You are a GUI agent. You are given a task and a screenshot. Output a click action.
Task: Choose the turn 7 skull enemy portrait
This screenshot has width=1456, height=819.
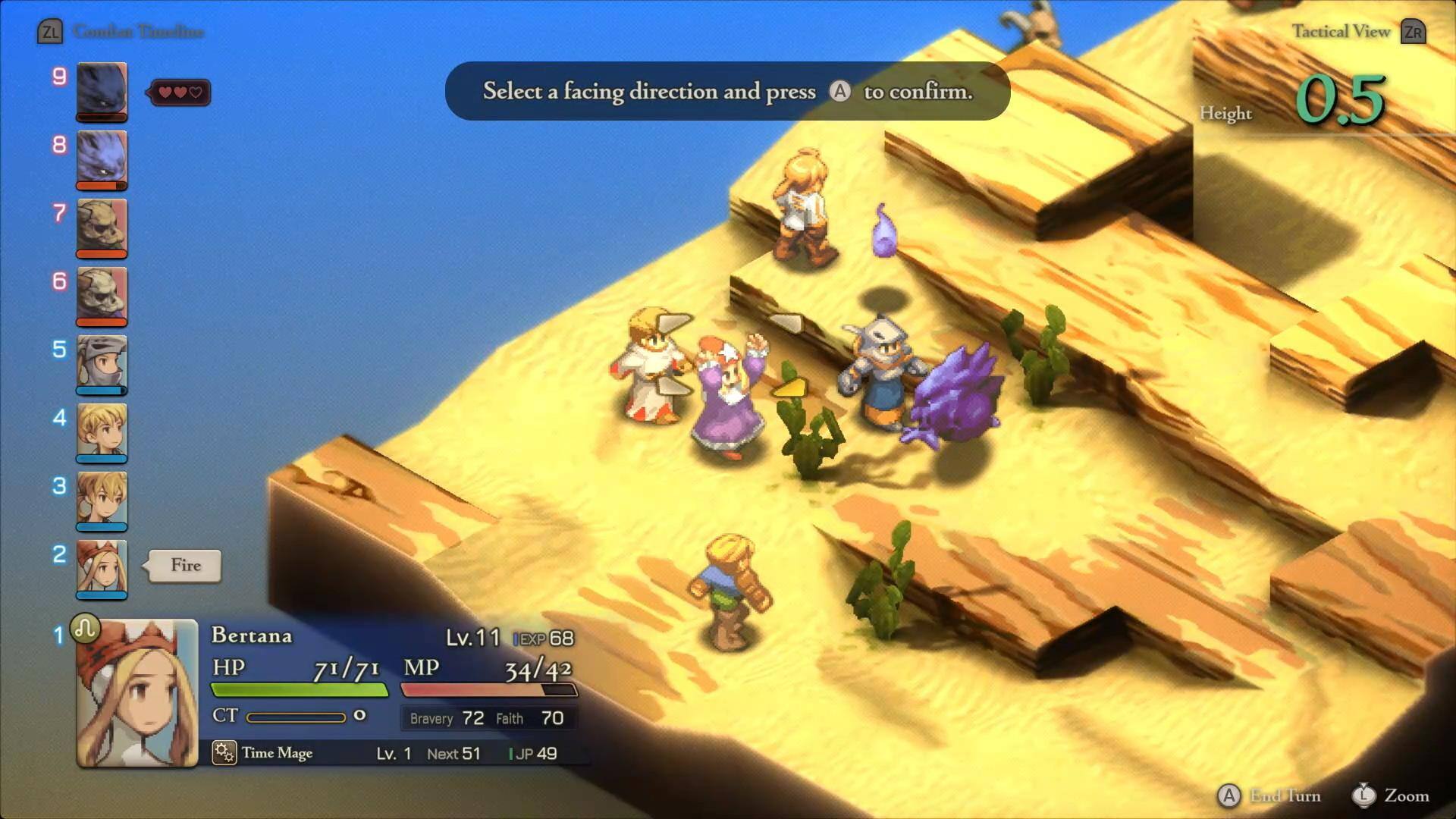tap(102, 227)
